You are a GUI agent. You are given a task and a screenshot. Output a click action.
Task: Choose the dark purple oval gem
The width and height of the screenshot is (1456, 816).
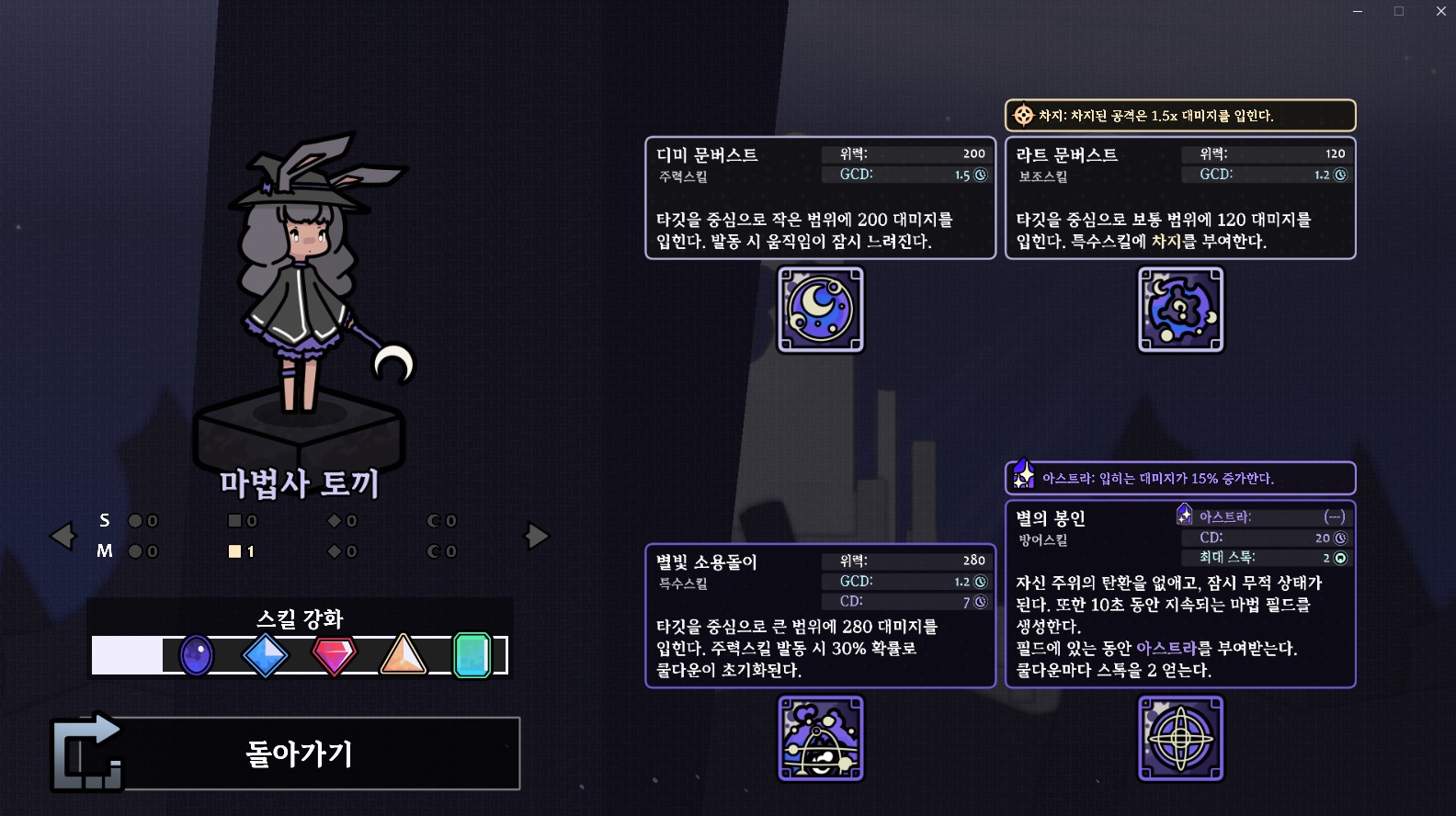(x=196, y=656)
